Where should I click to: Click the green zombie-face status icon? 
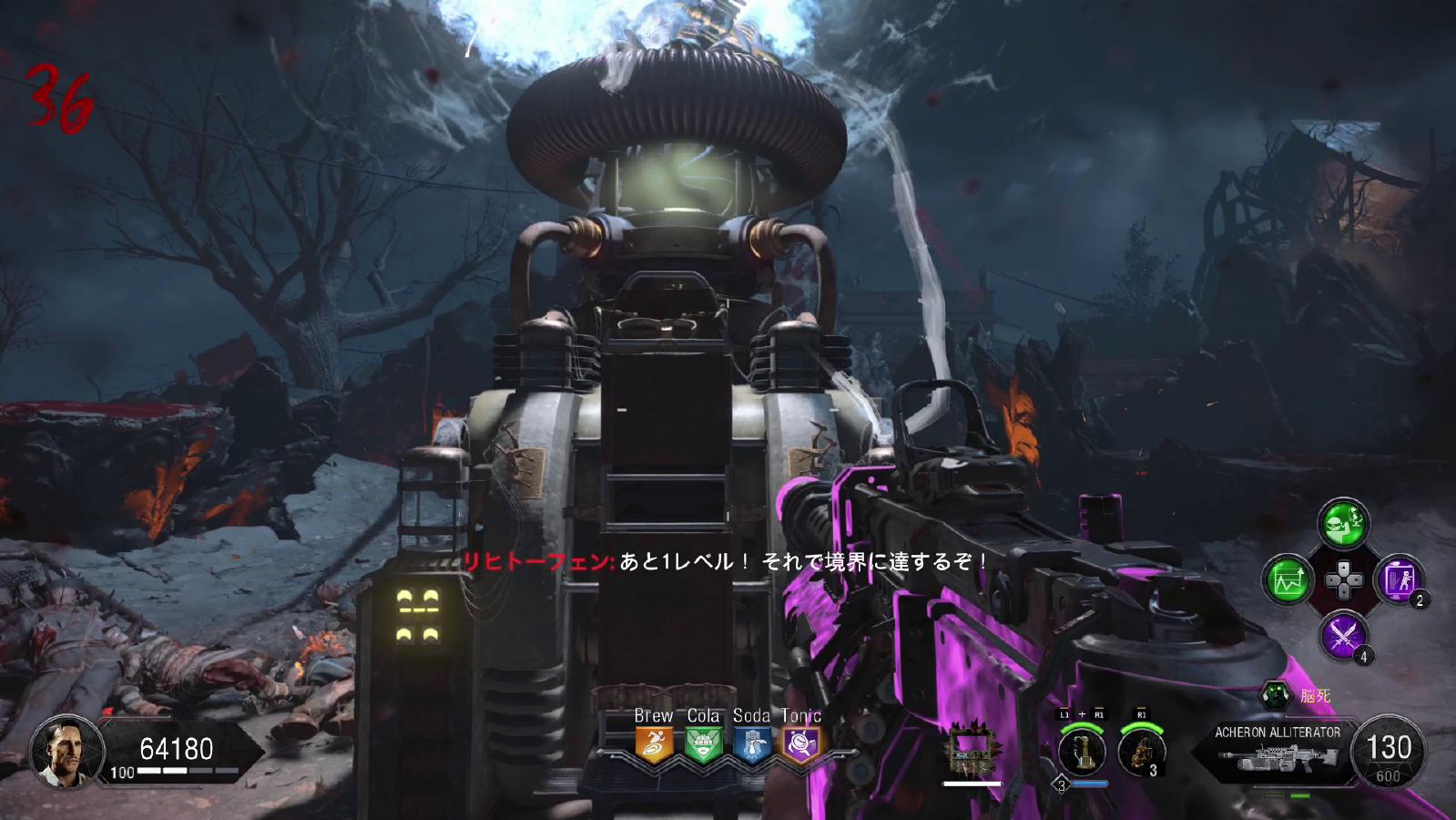click(x=1275, y=696)
